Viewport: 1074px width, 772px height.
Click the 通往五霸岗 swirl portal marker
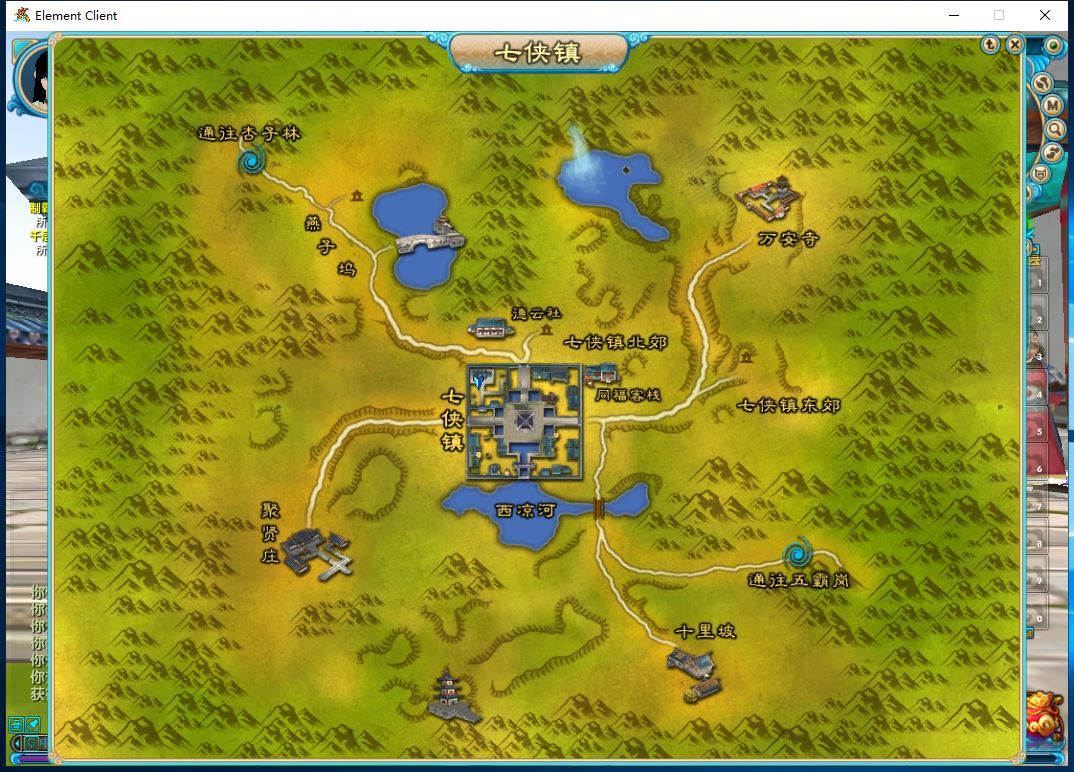[798, 552]
